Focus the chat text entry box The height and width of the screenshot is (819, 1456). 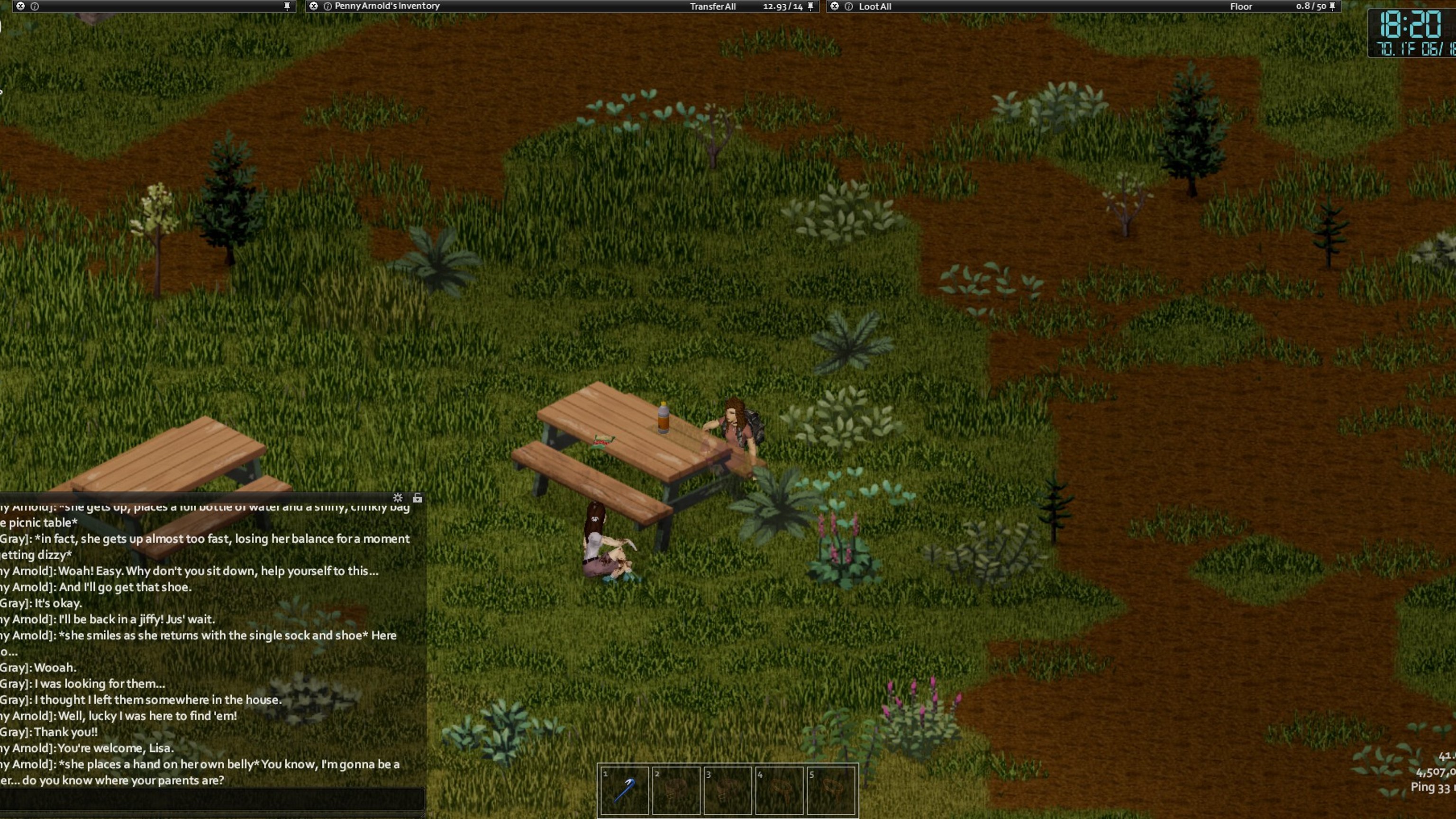(212, 799)
